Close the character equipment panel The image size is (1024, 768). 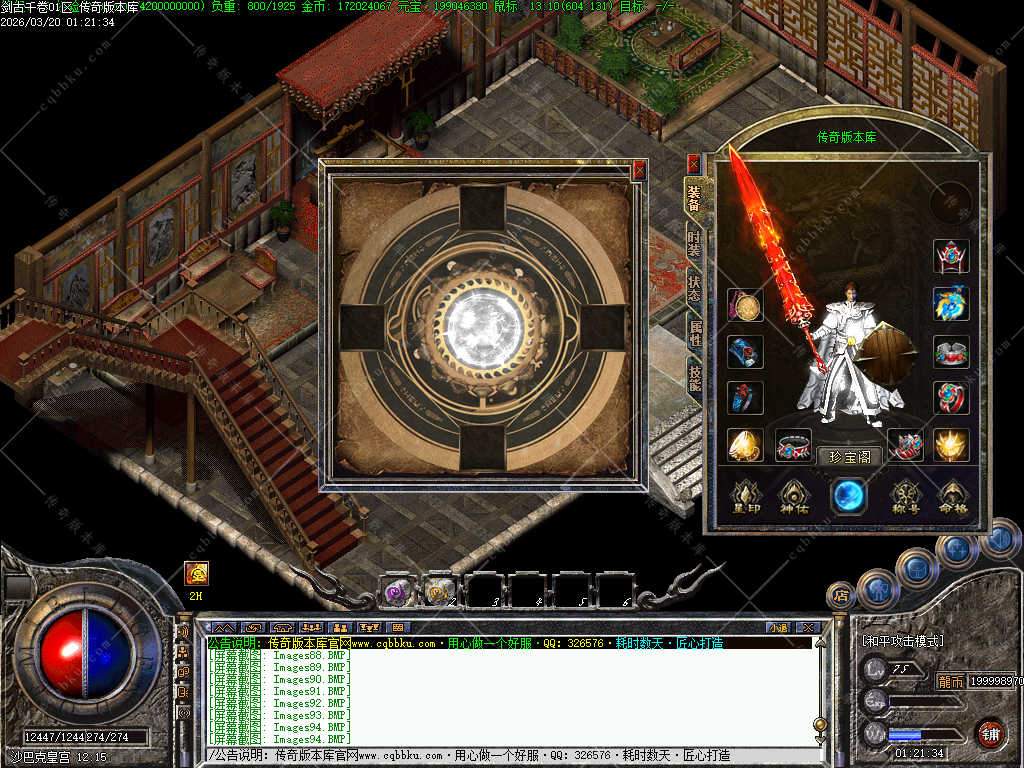693,164
